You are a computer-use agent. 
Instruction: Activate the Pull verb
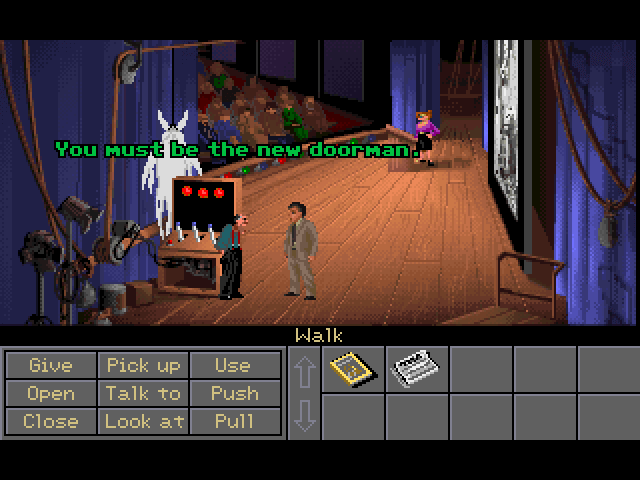233,421
